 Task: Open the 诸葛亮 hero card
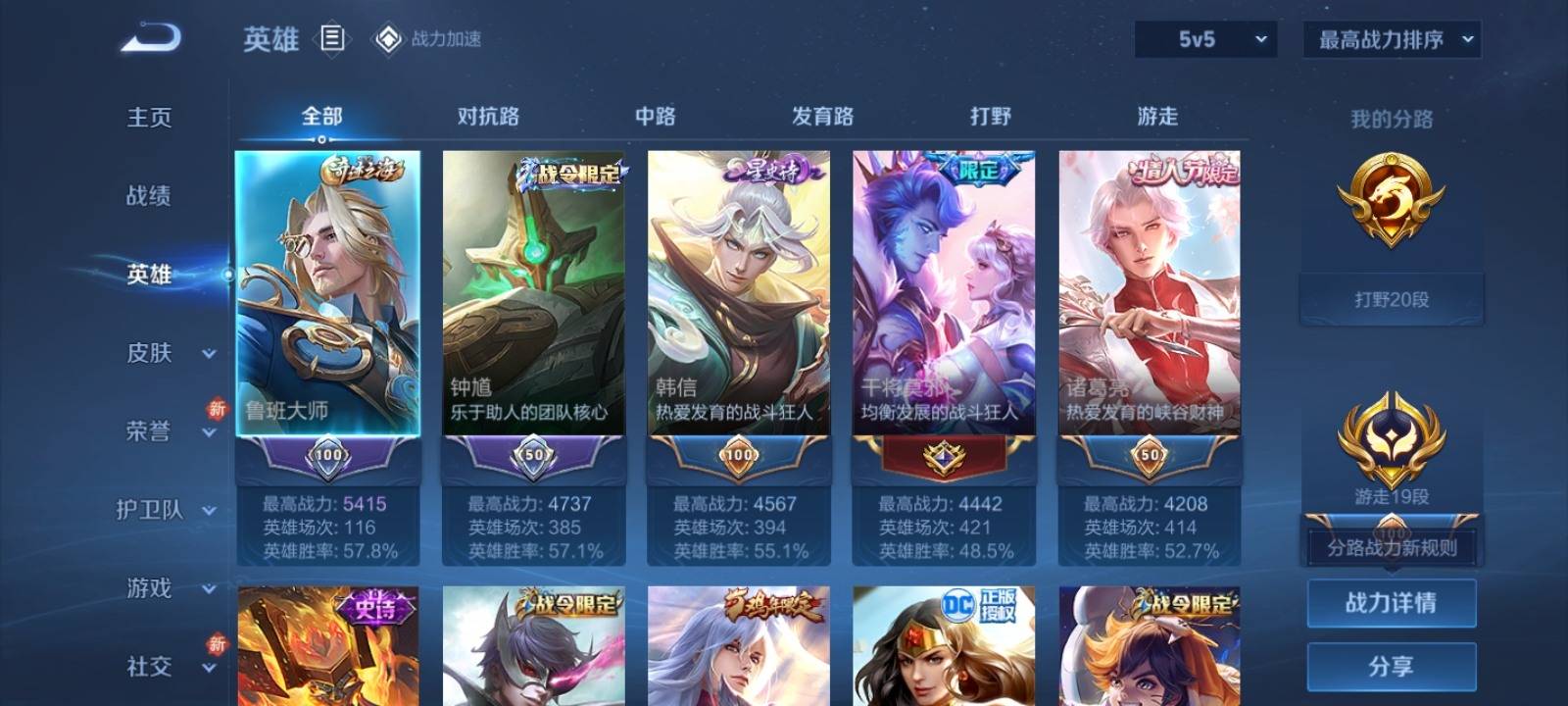[x=1150, y=292]
